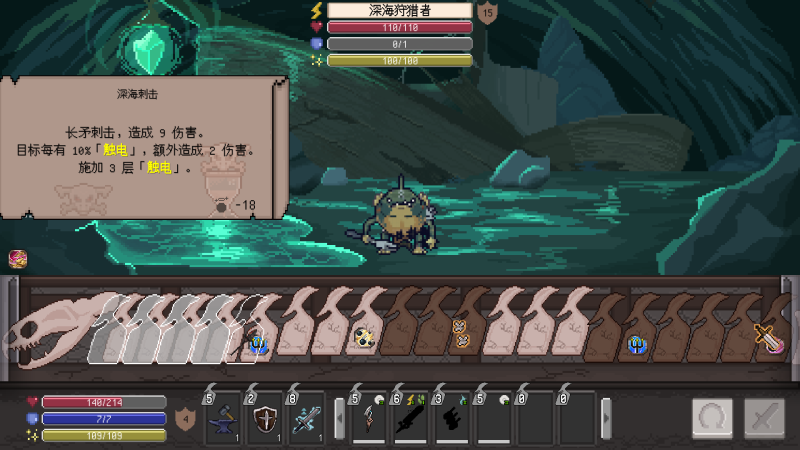
Task: Click the pink orb status icon
Action: pos(17,259)
